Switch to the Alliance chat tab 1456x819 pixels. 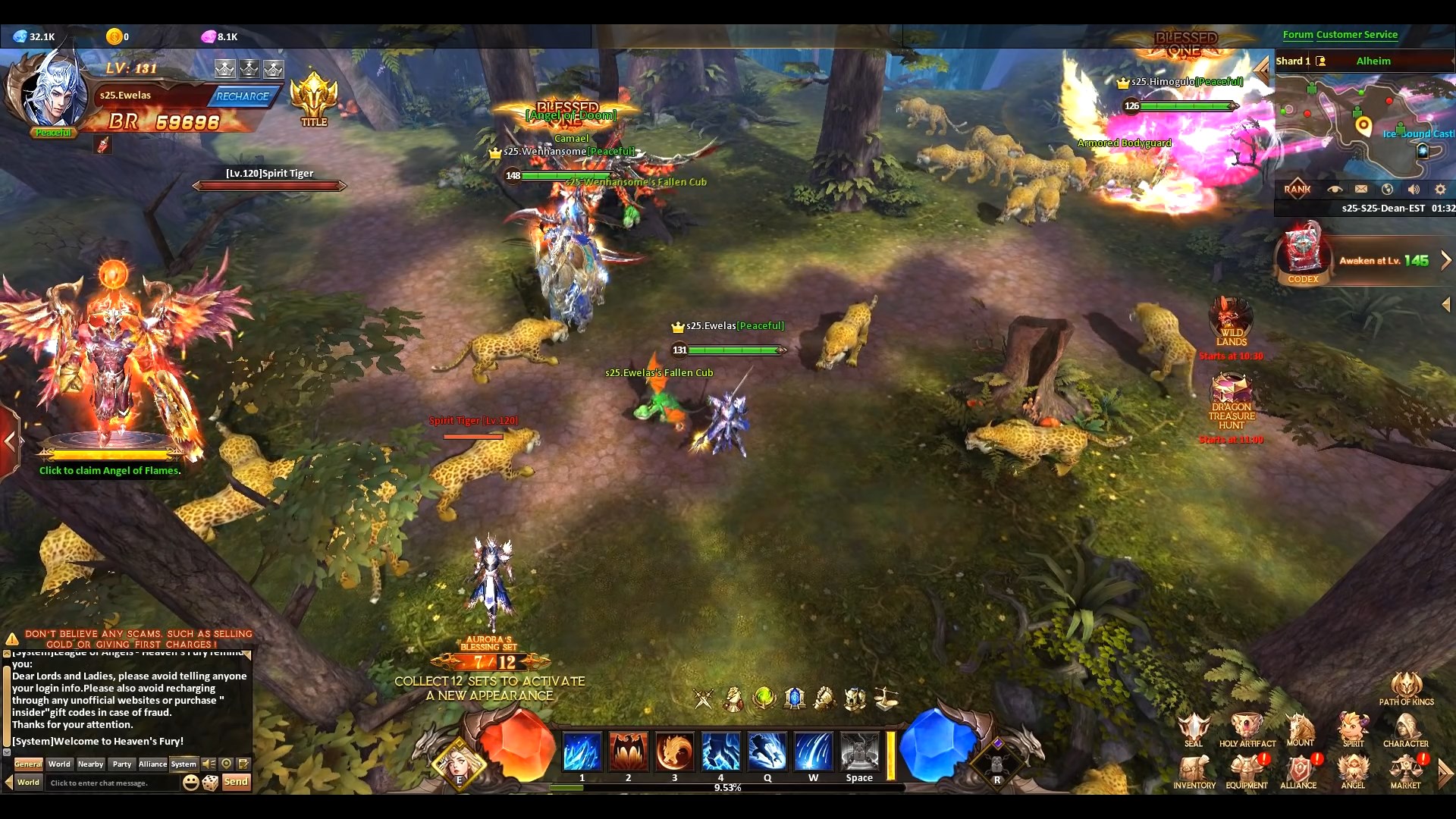click(152, 764)
